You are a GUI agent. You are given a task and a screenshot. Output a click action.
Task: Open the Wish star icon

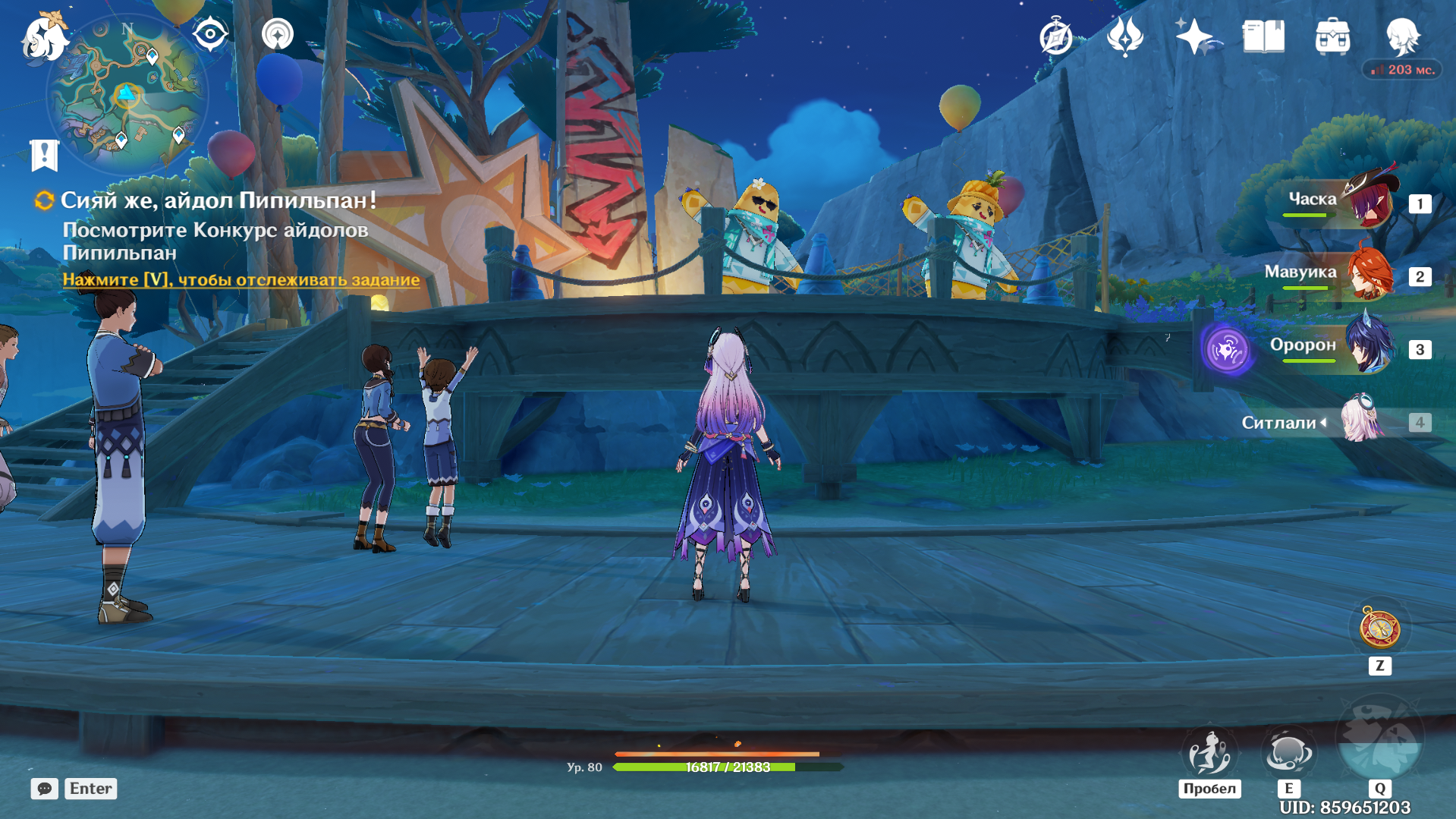tap(1193, 36)
